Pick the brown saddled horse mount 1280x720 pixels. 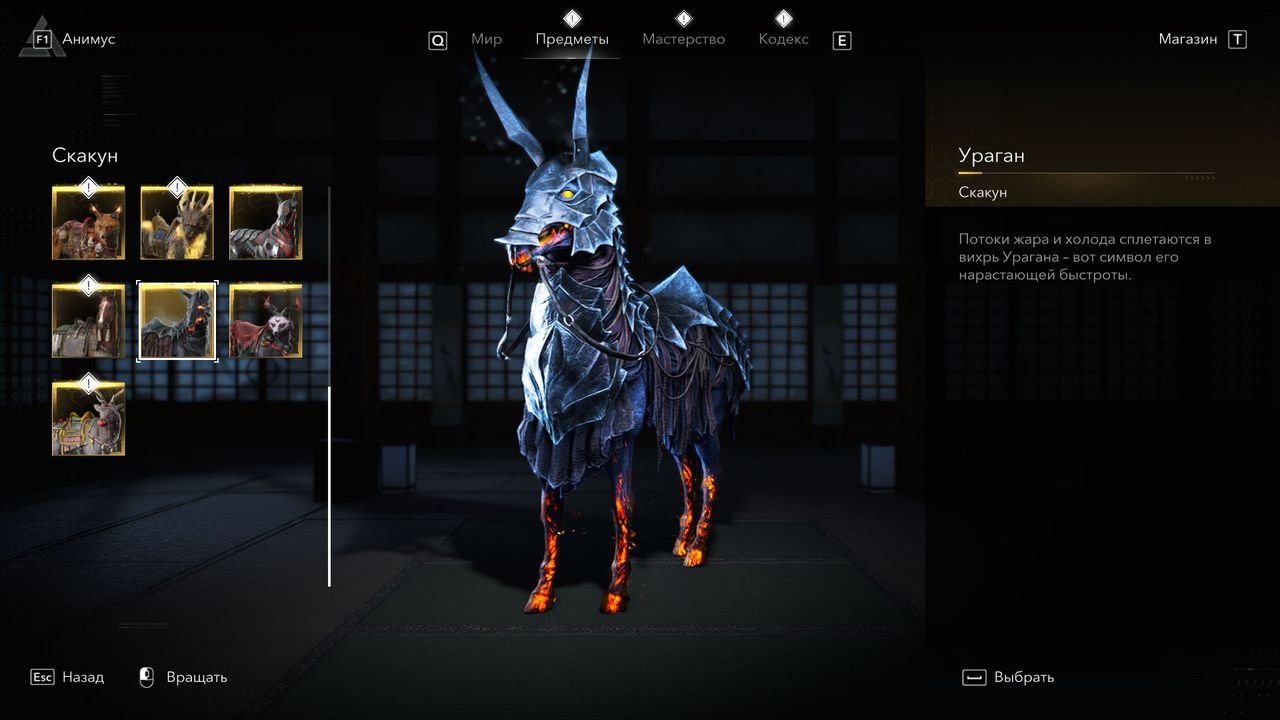click(89, 320)
